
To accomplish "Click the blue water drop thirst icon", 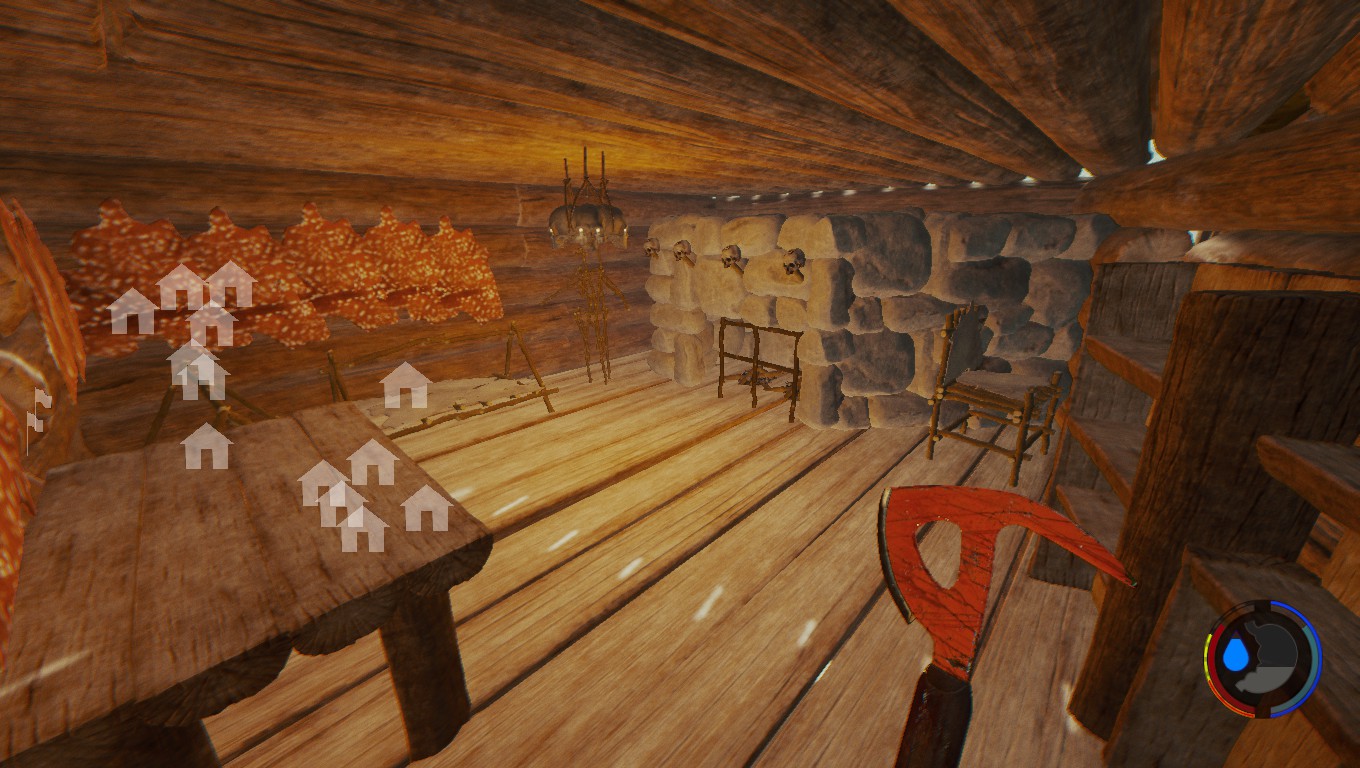I will pyautogui.click(x=1239, y=657).
